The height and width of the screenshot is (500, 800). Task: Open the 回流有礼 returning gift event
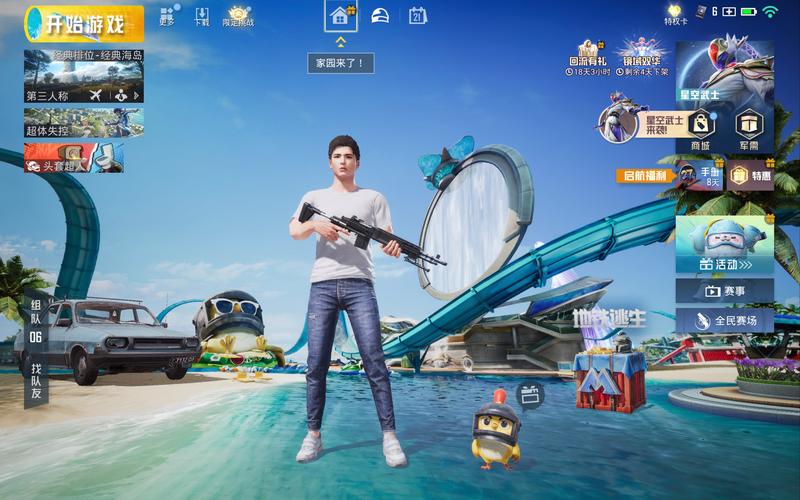click(x=588, y=57)
